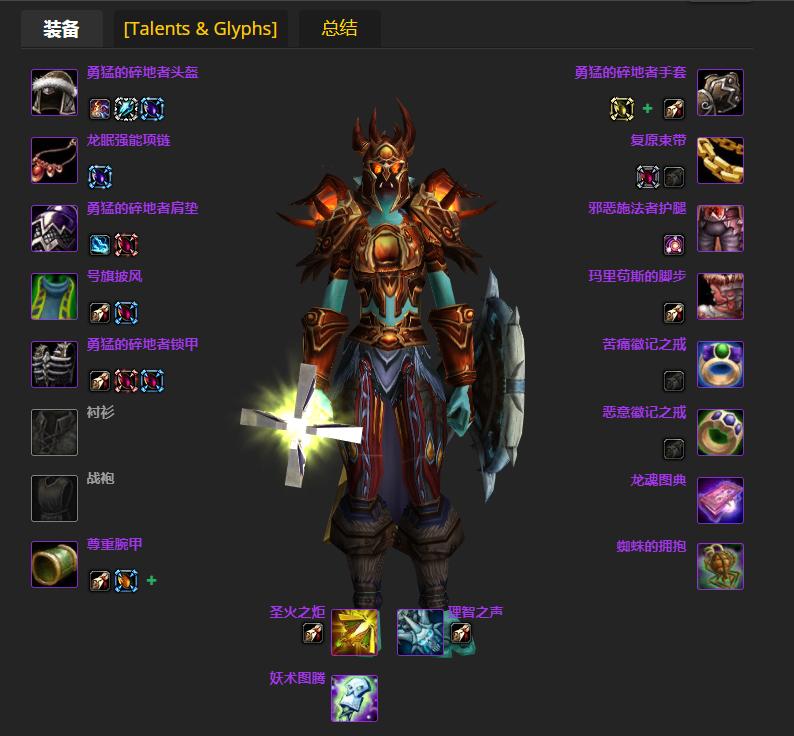
Task: Inspect the 勇猛的碎地者肩垫 shoulder slot
Action: click(54, 228)
